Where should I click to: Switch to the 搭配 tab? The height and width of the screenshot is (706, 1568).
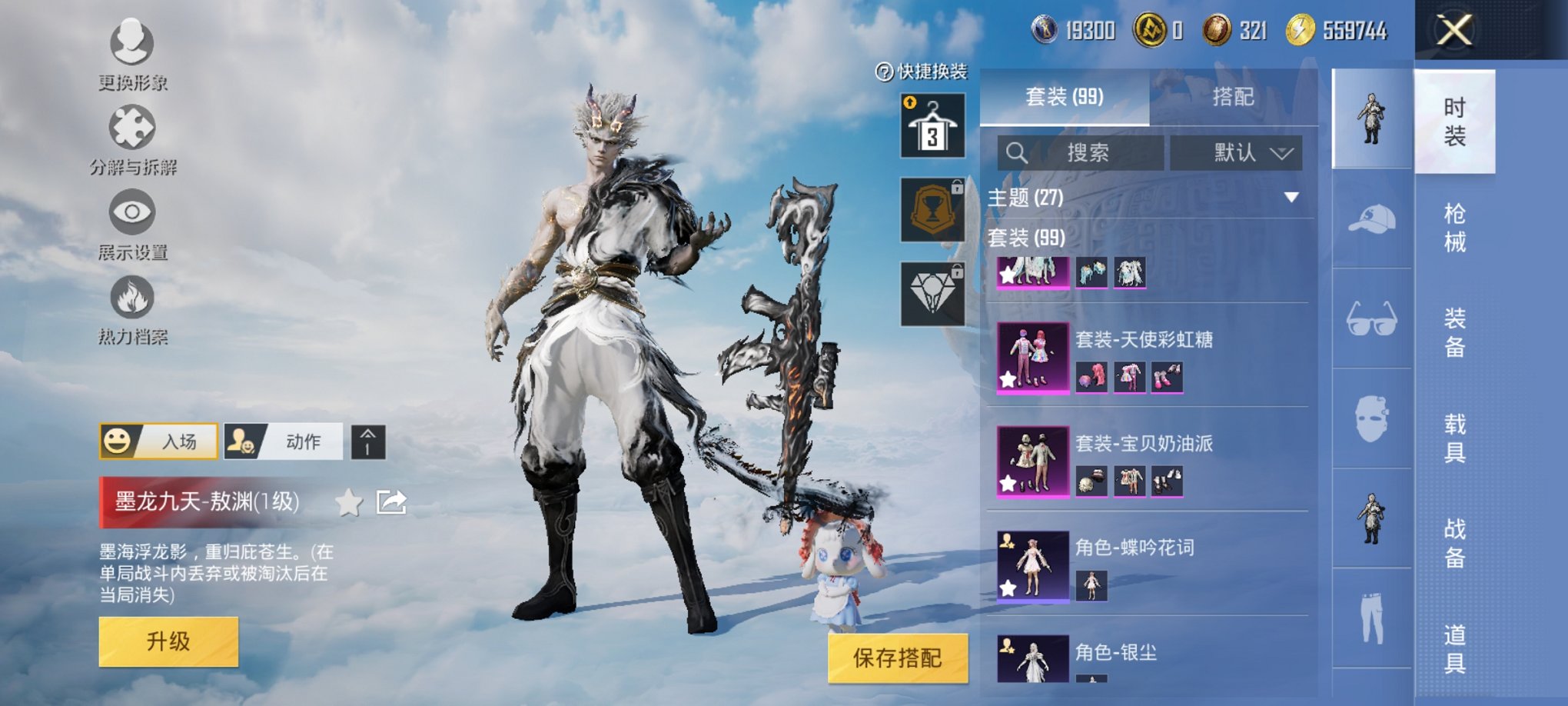1233,97
